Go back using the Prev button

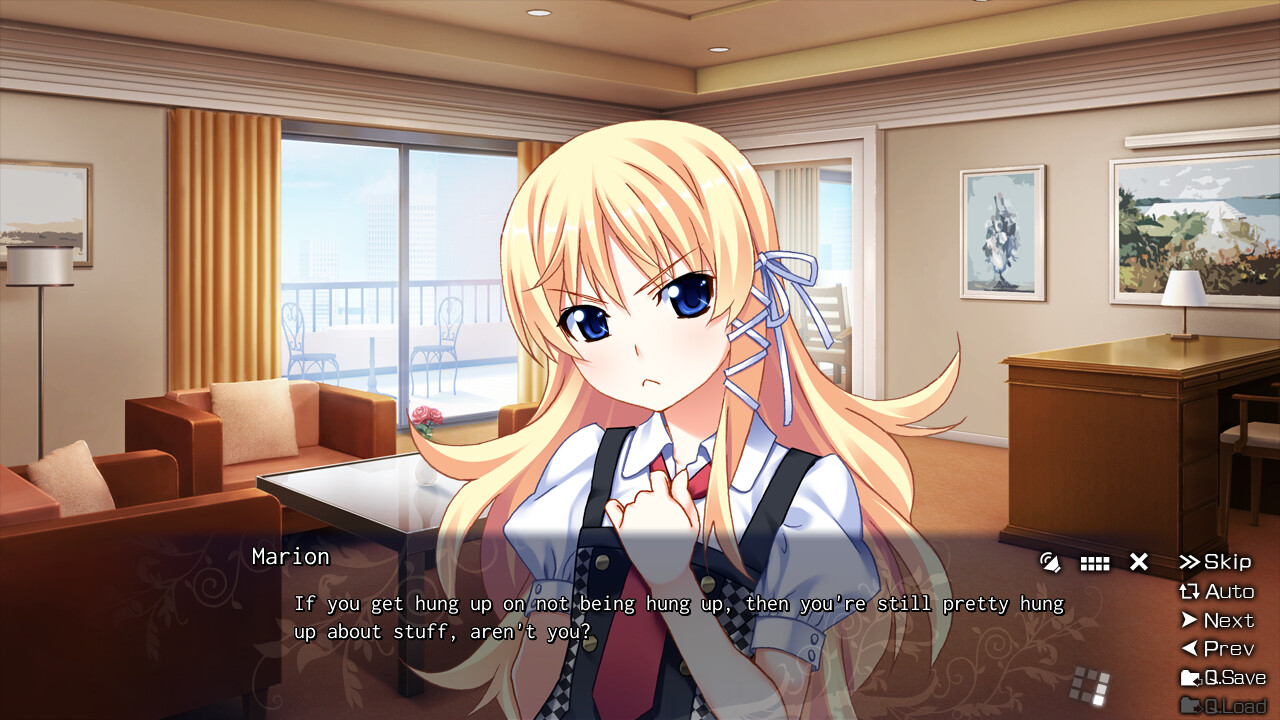pos(1216,648)
